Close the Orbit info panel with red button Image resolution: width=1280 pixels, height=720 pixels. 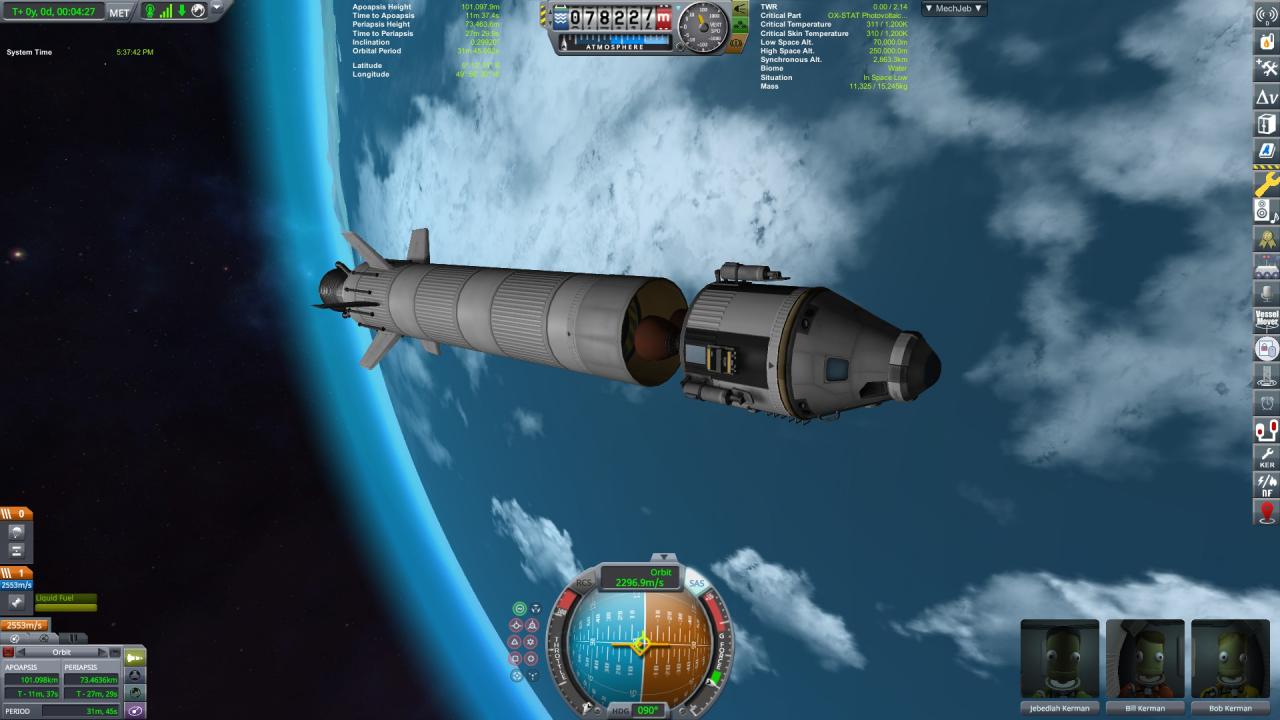[x=9, y=652]
